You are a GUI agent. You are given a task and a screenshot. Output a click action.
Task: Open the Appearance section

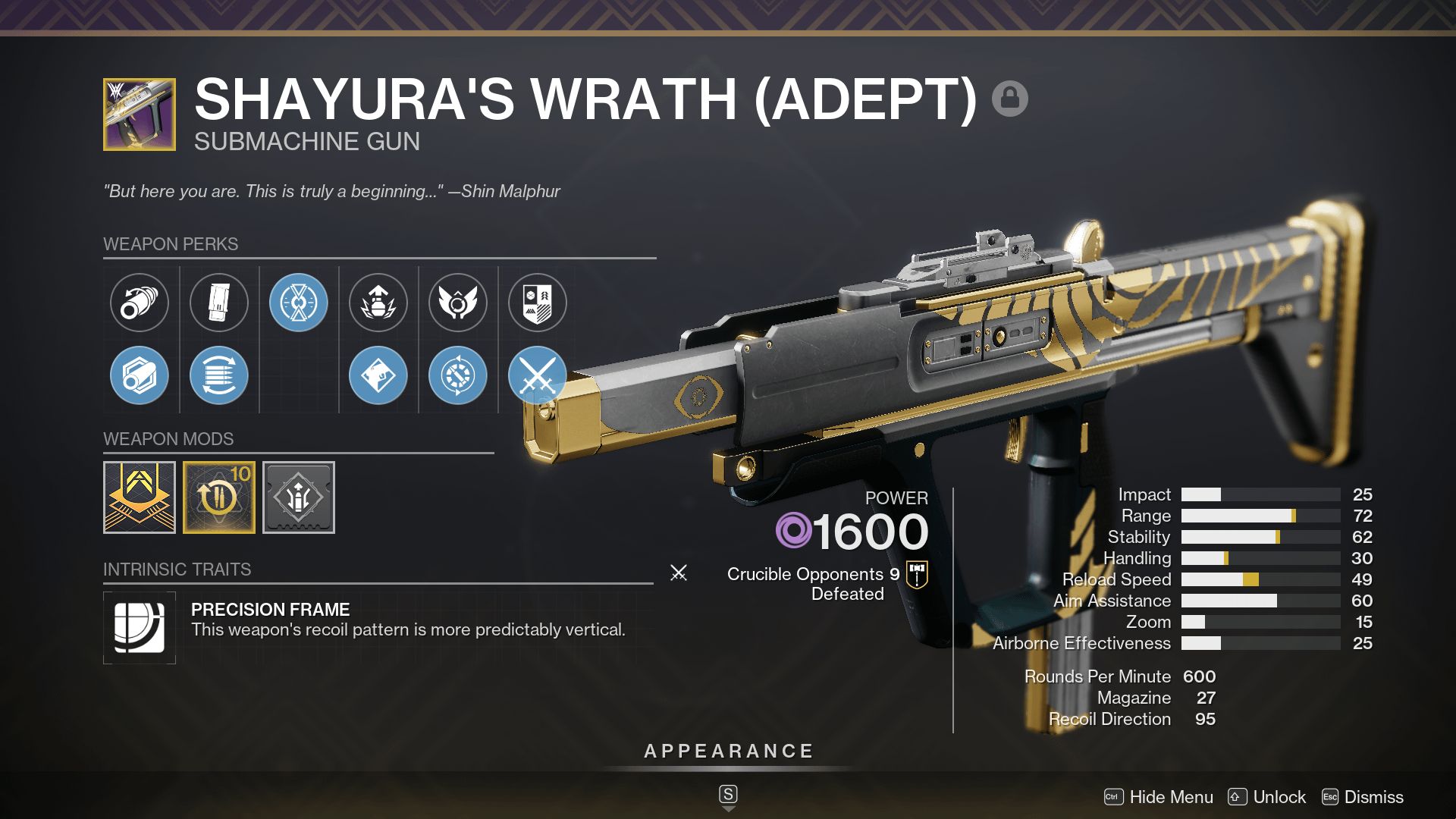click(727, 751)
